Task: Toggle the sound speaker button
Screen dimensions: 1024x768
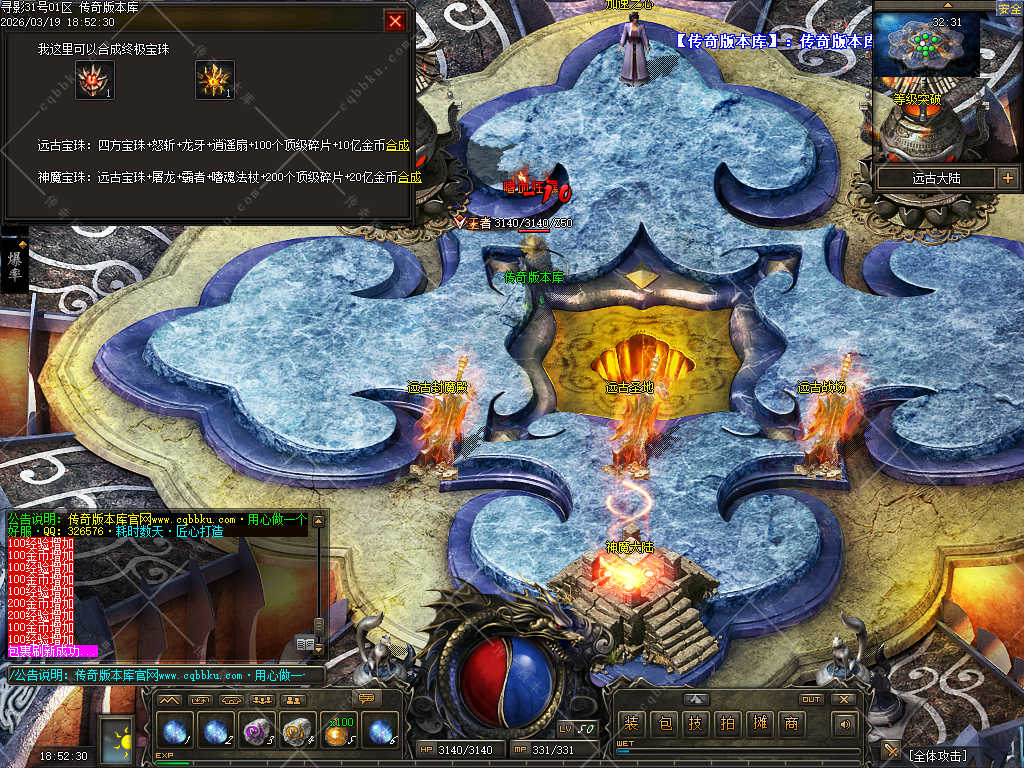Action: [846, 724]
